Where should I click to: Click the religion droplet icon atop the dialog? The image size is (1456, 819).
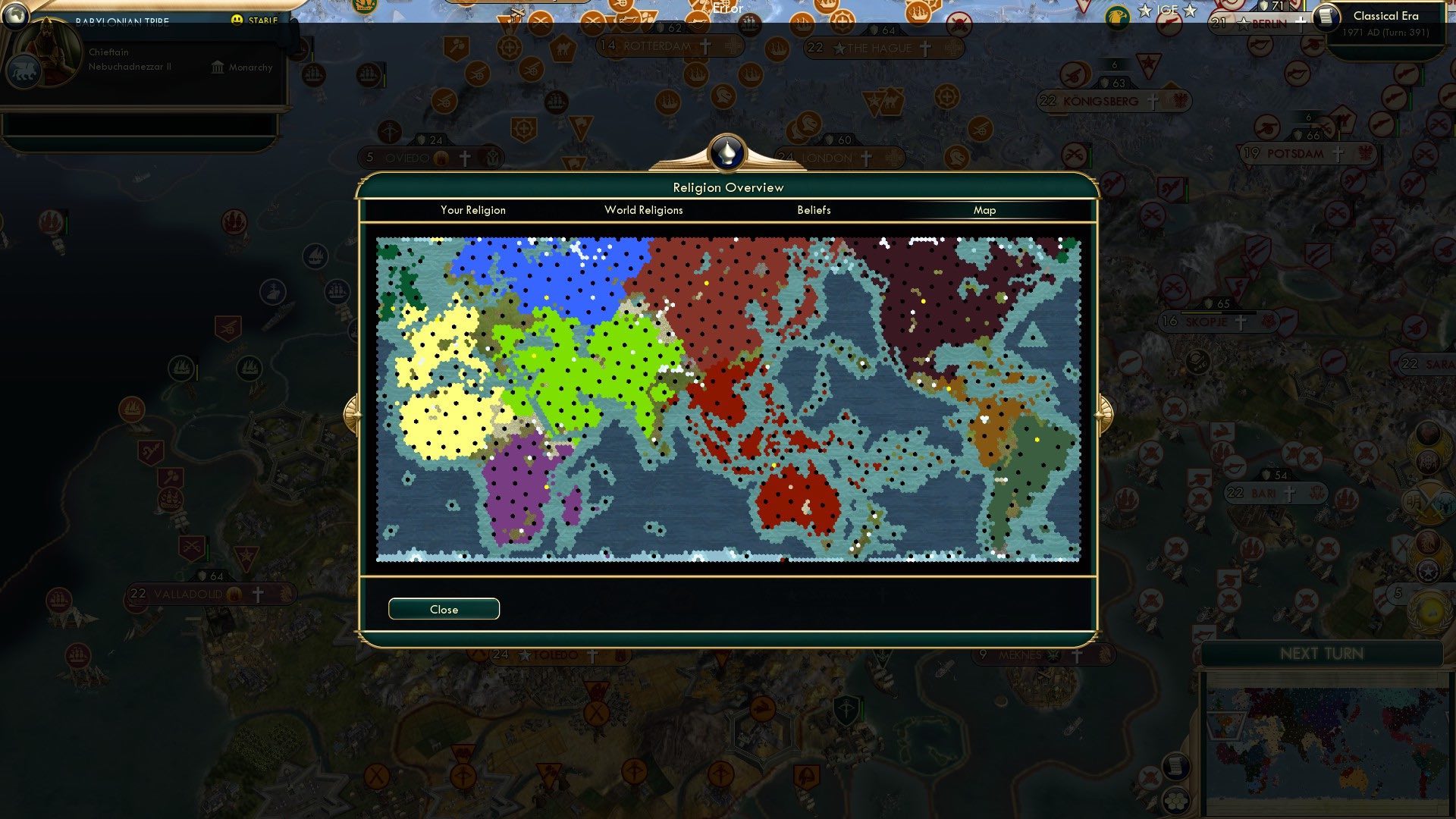pos(726,152)
